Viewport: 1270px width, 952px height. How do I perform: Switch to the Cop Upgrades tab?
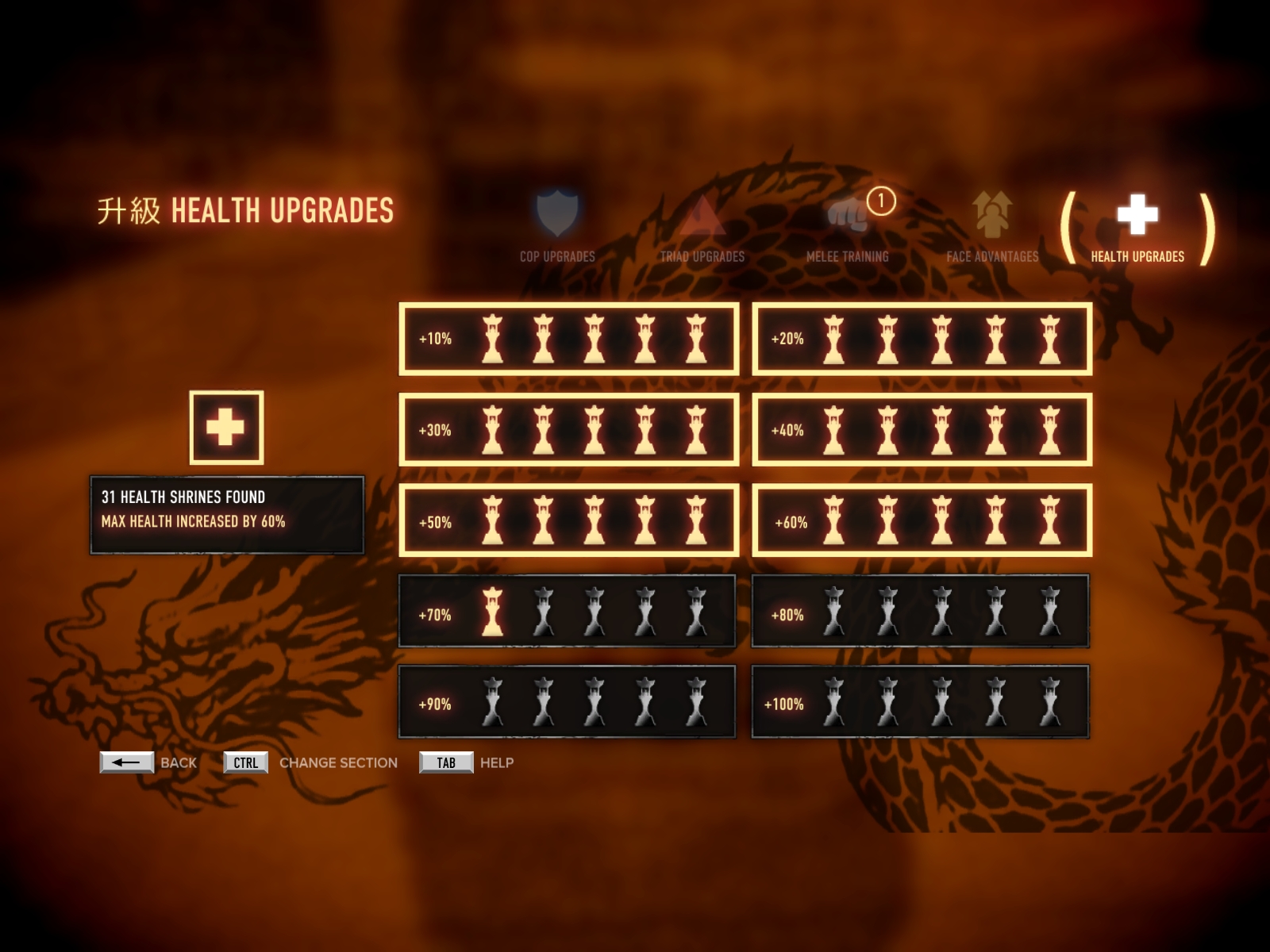pyautogui.click(x=557, y=225)
